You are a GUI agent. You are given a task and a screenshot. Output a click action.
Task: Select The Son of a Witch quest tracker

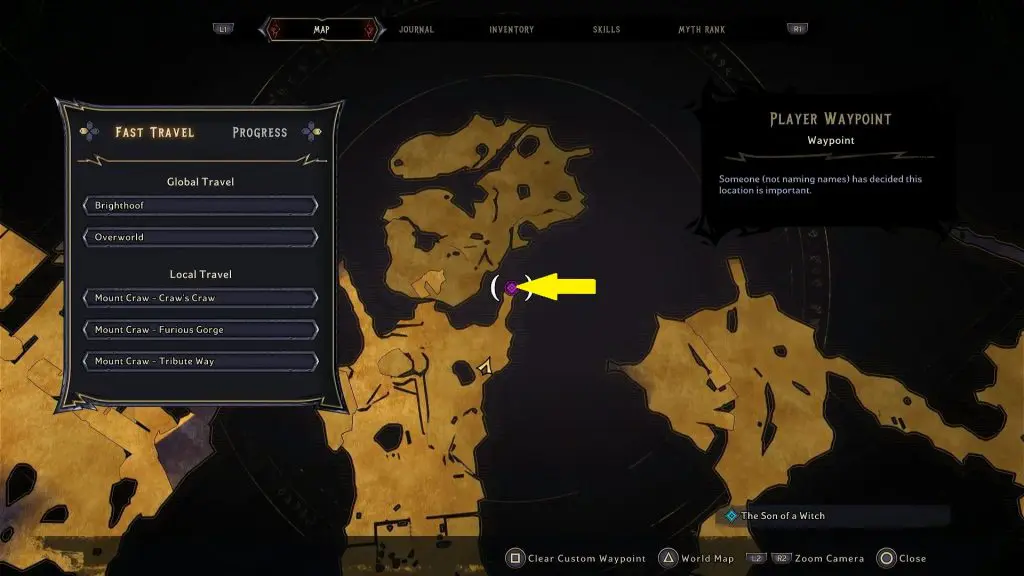[783, 516]
